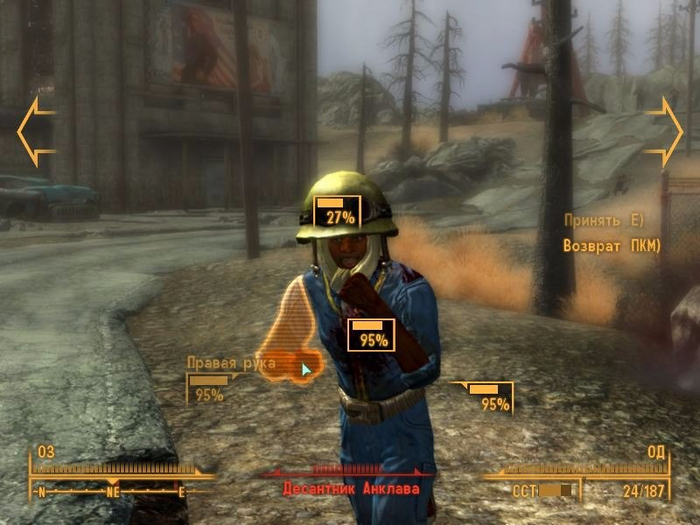The width and height of the screenshot is (700, 525).
Task: Target the torso's 95% hit chance box
Action: point(371,335)
